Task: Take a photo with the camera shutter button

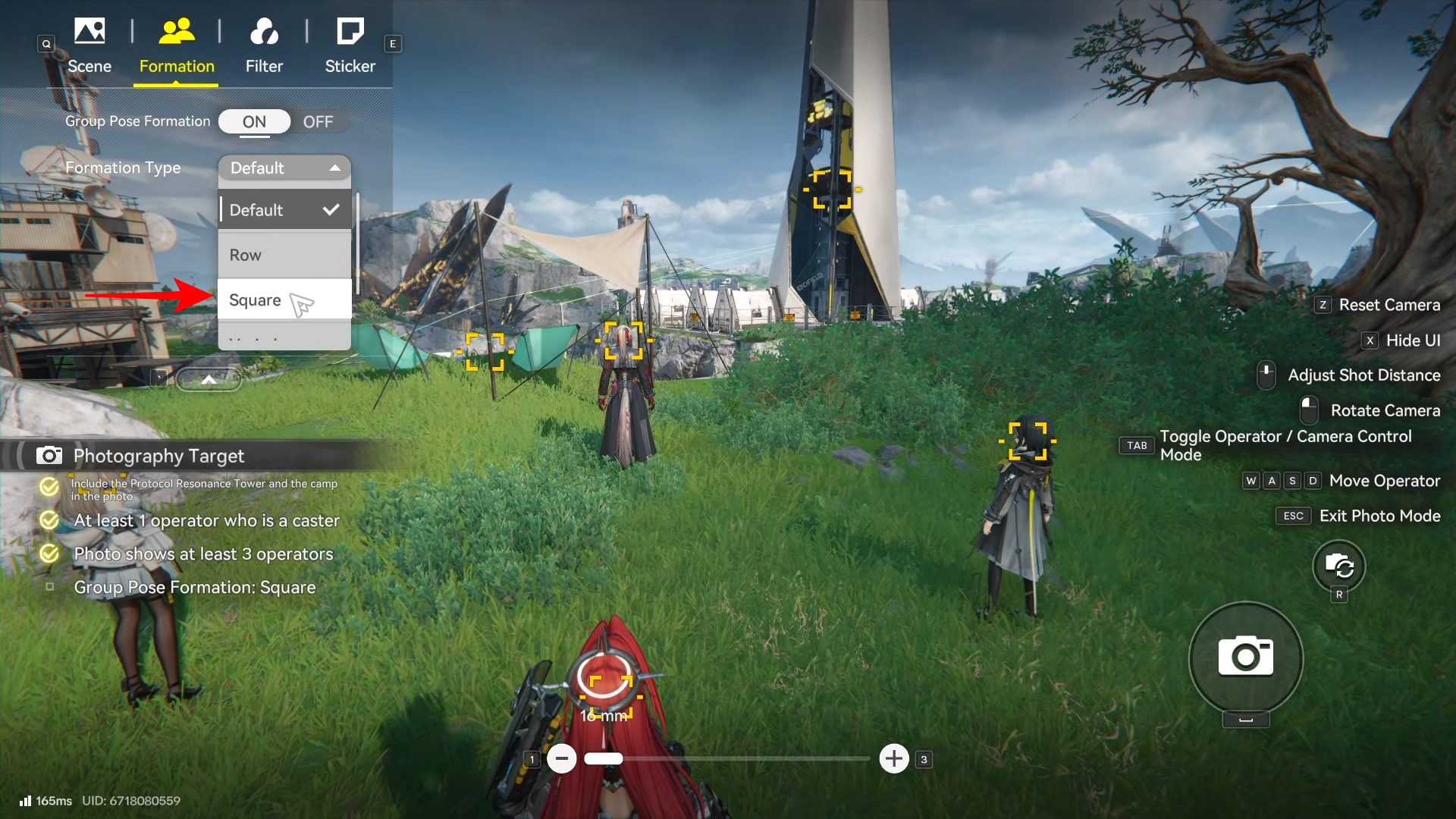Action: (1245, 657)
